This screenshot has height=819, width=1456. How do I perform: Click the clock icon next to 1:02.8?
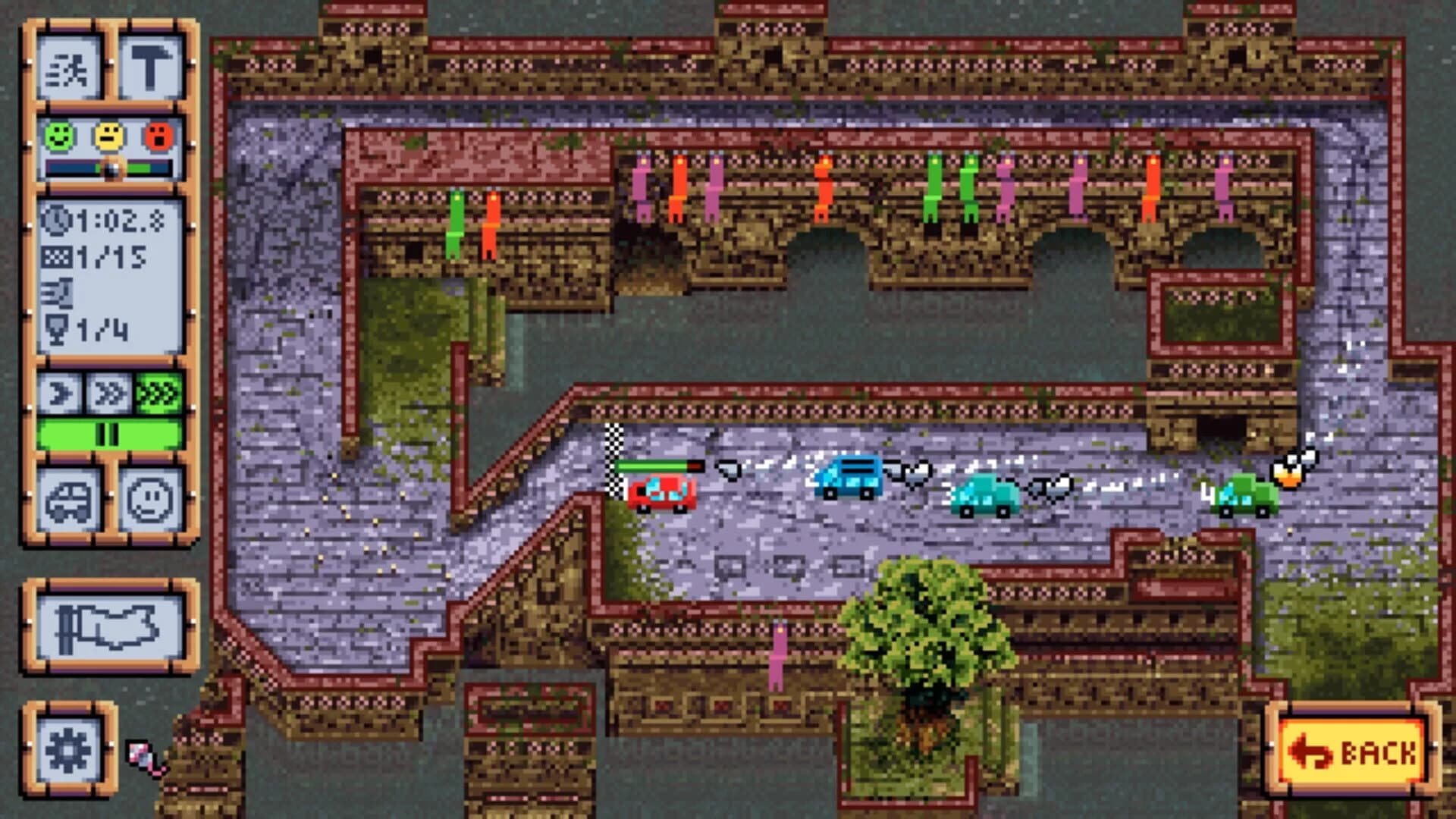[x=56, y=220]
